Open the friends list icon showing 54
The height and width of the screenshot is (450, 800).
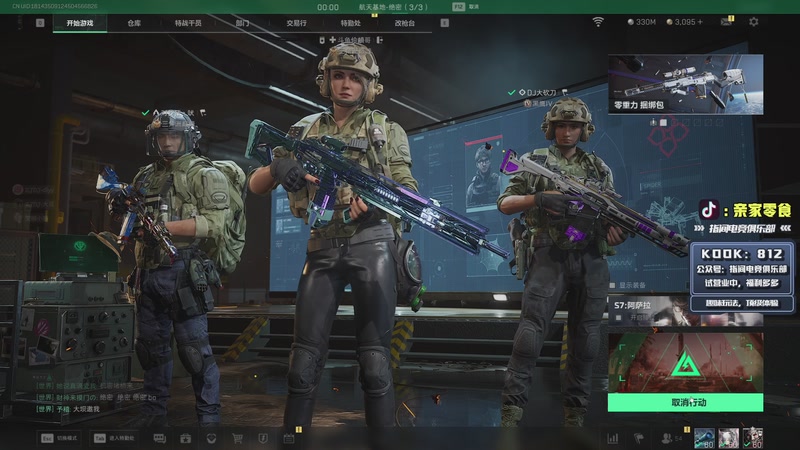(670, 438)
